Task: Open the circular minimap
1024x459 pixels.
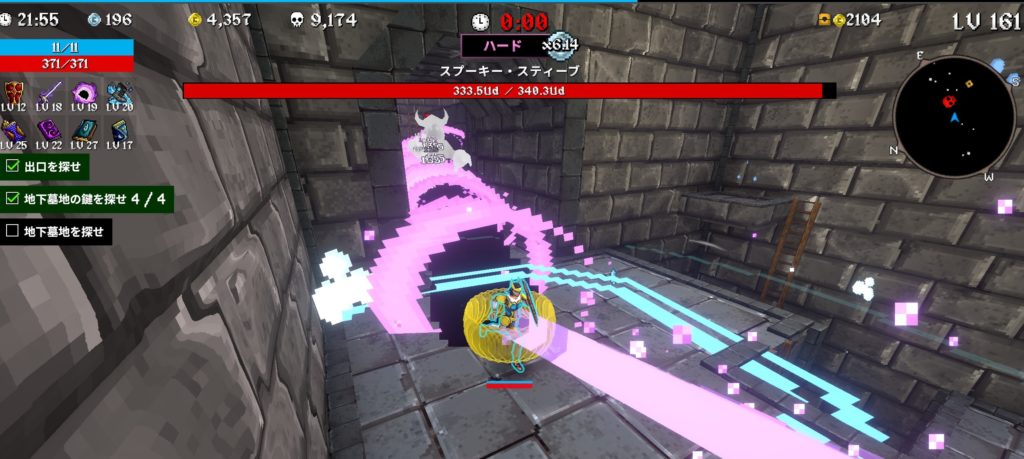Action: [x=954, y=116]
